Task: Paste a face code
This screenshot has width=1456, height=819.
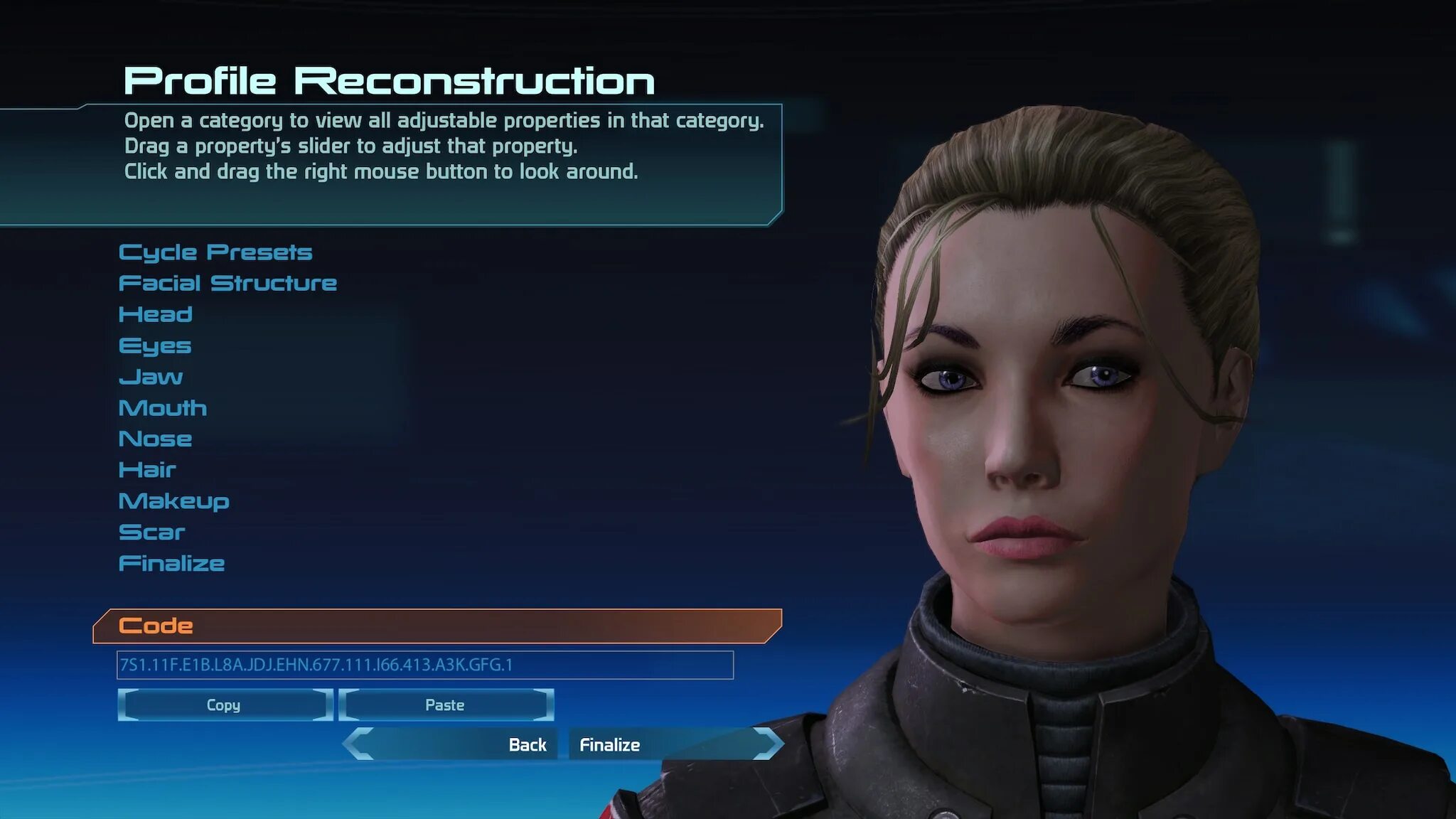Action: click(445, 705)
